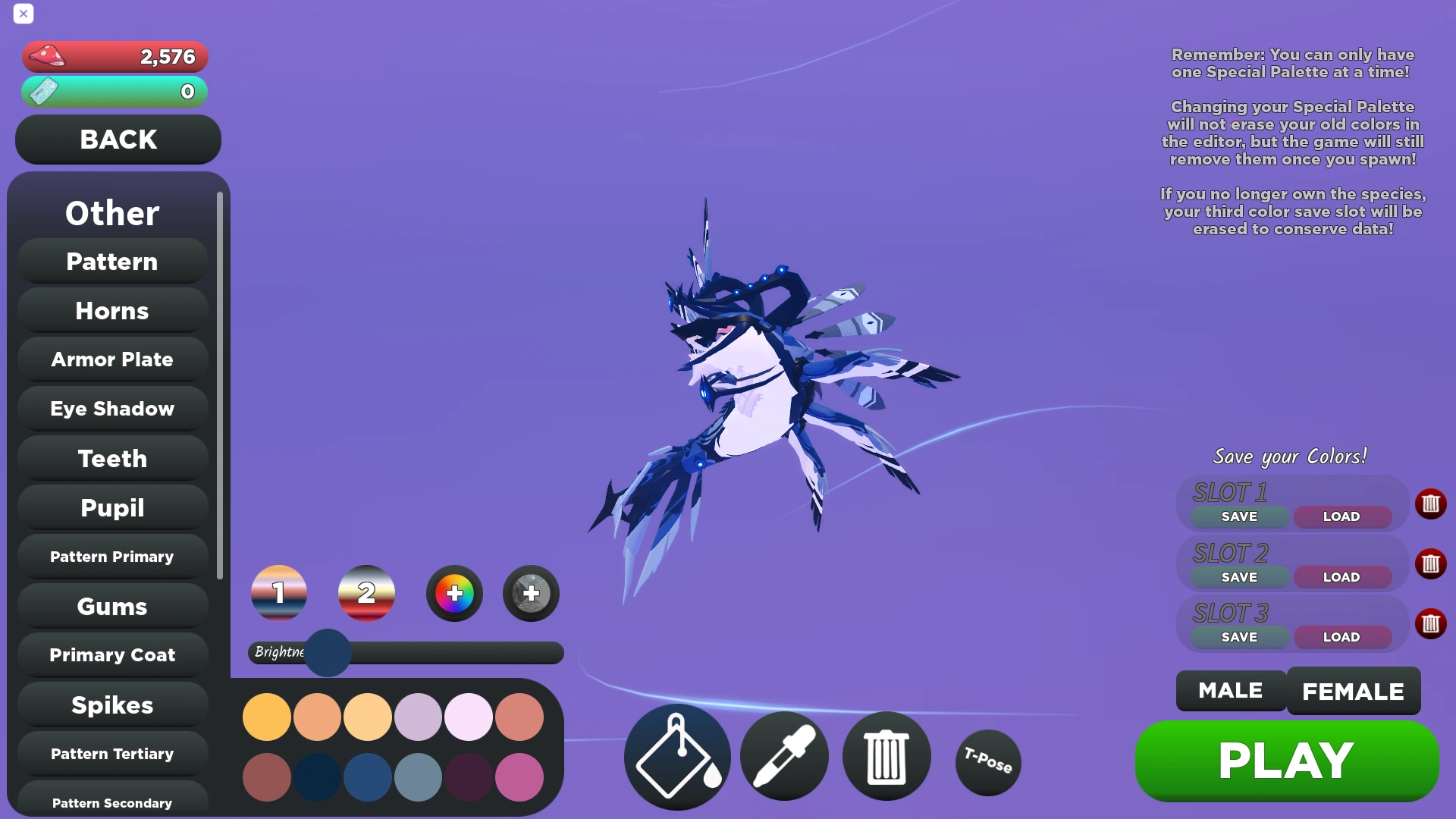1456x819 pixels.
Task: Open the Pattern category
Action: pos(111,261)
